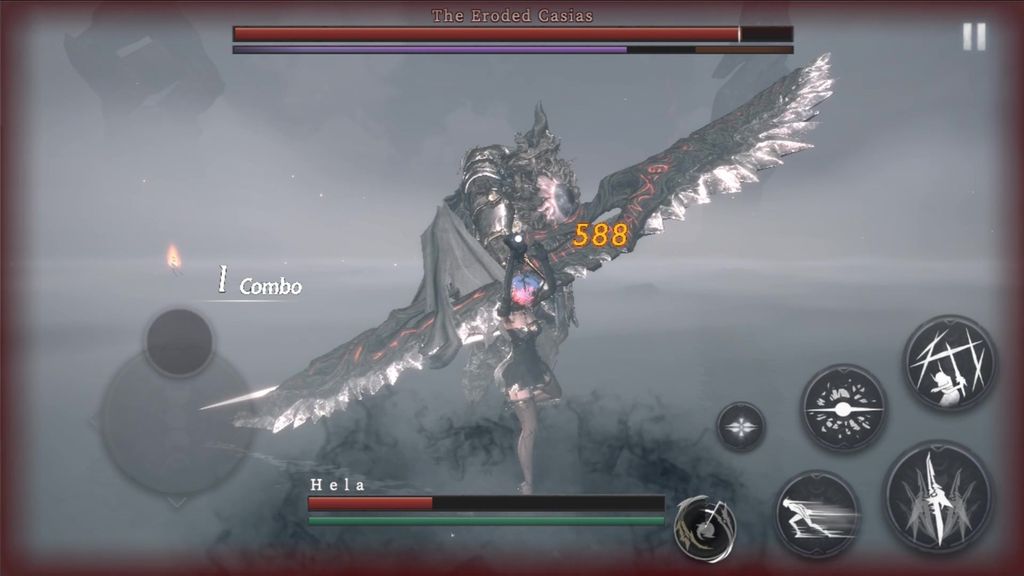
Task: Activate the swirling scythe skill icon
Action: (705, 527)
